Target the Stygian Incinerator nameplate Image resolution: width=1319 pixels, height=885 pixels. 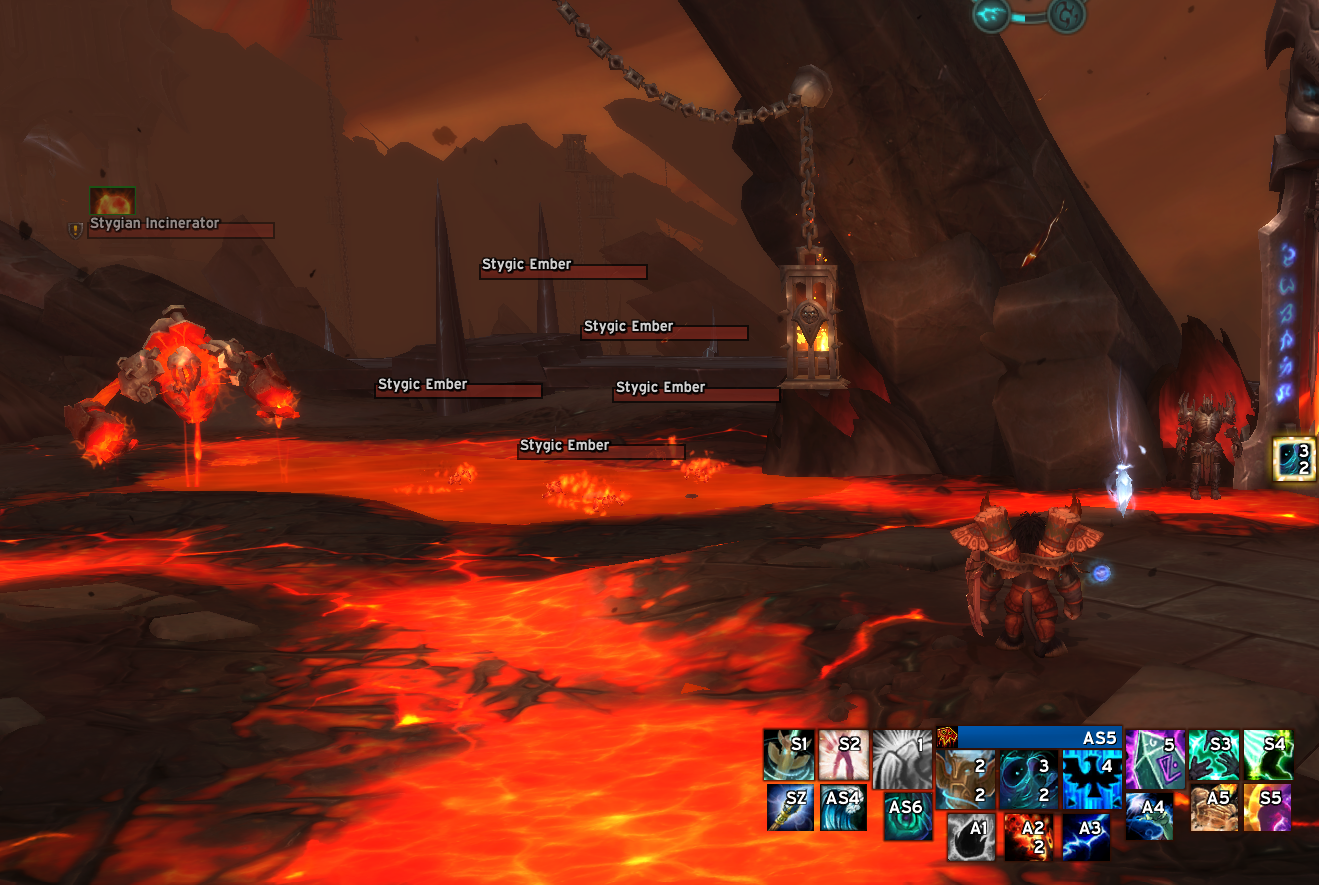(x=180, y=230)
